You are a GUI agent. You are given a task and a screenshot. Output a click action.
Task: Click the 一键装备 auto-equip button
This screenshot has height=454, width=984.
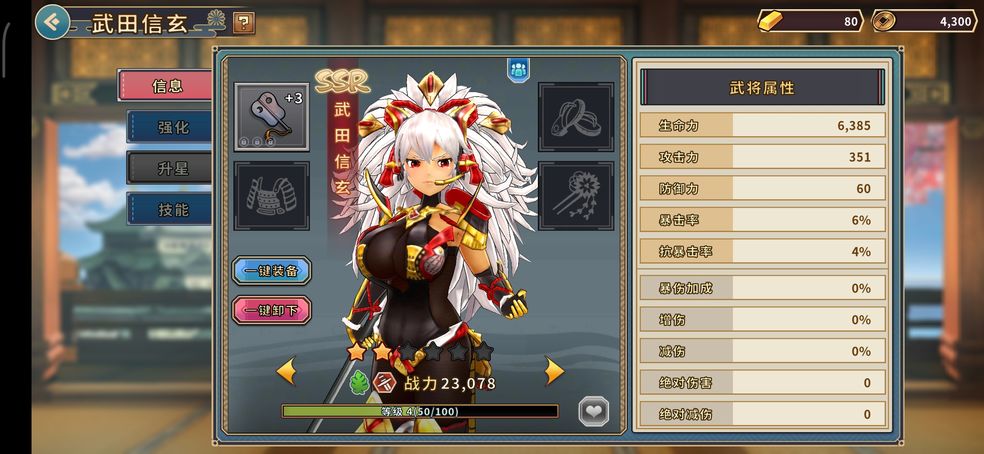tap(271, 271)
